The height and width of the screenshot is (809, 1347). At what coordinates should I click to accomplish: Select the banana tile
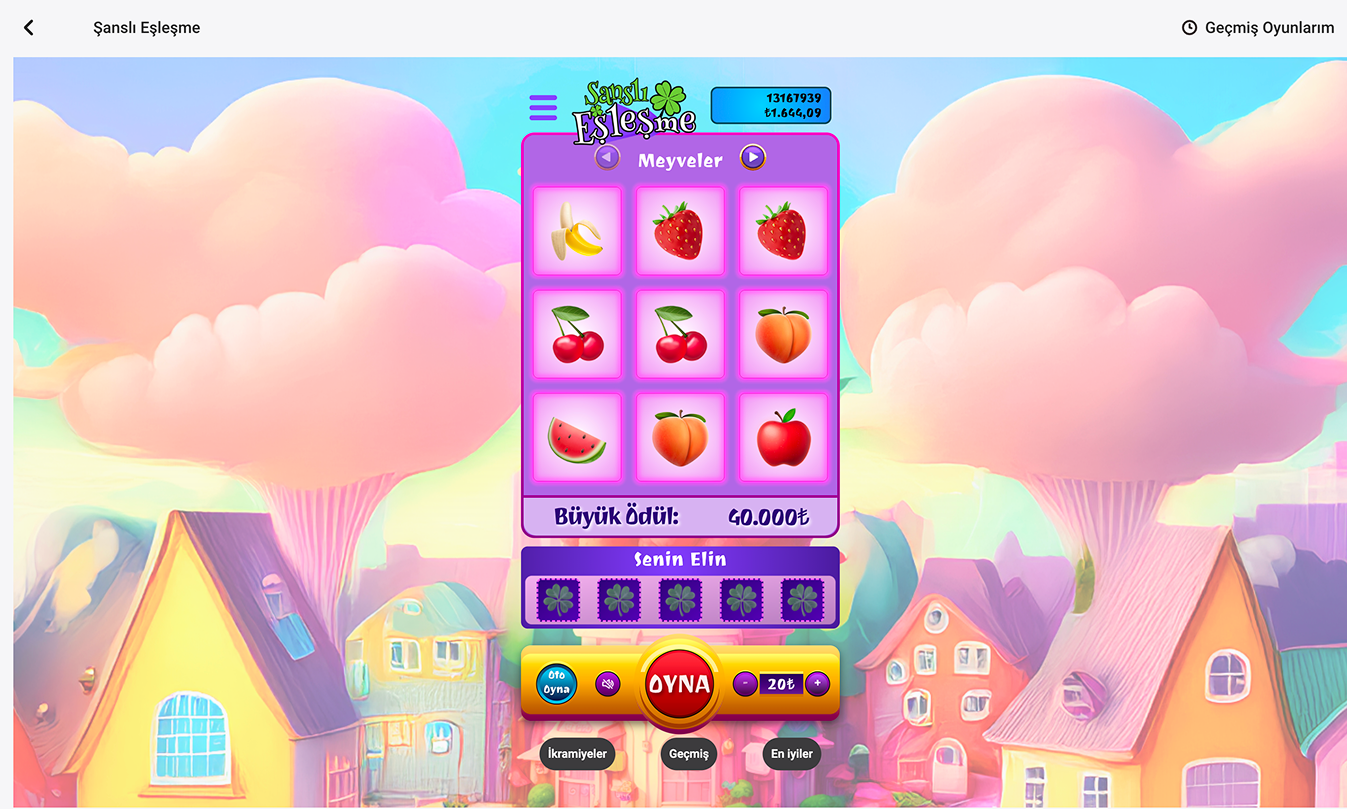[577, 231]
